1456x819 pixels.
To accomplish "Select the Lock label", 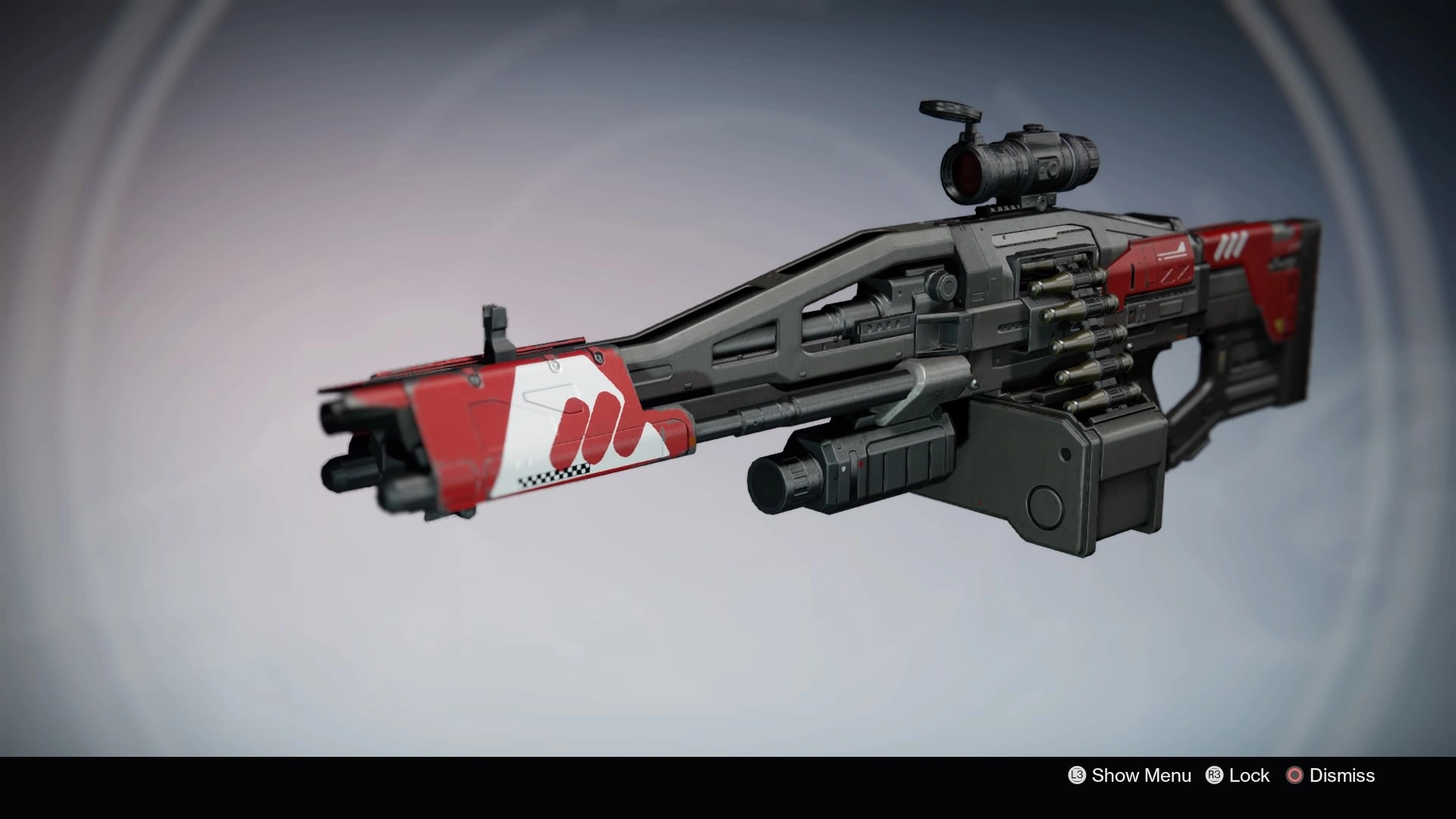I will click(x=1250, y=776).
